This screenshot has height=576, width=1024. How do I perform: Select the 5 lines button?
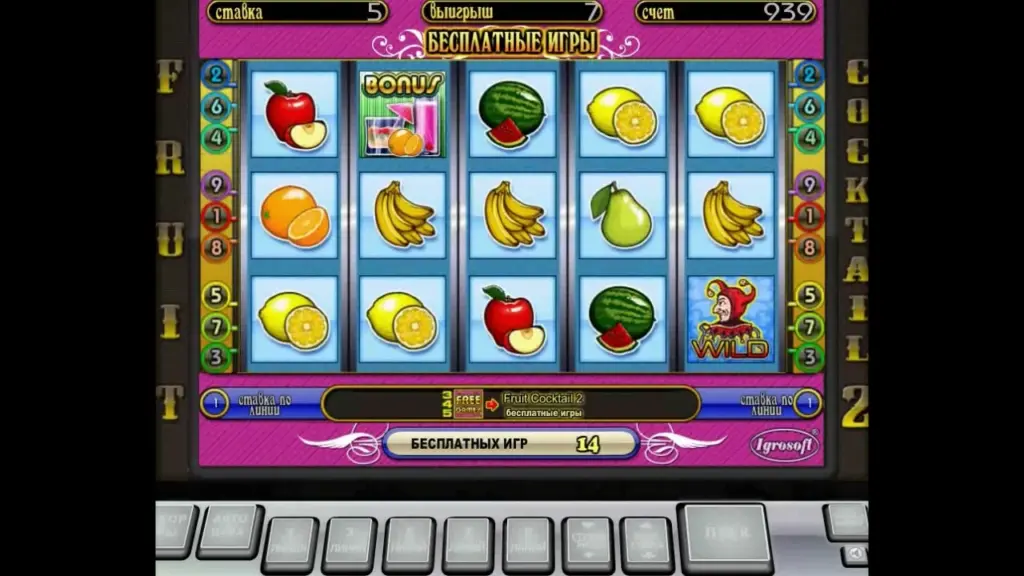point(409,544)
